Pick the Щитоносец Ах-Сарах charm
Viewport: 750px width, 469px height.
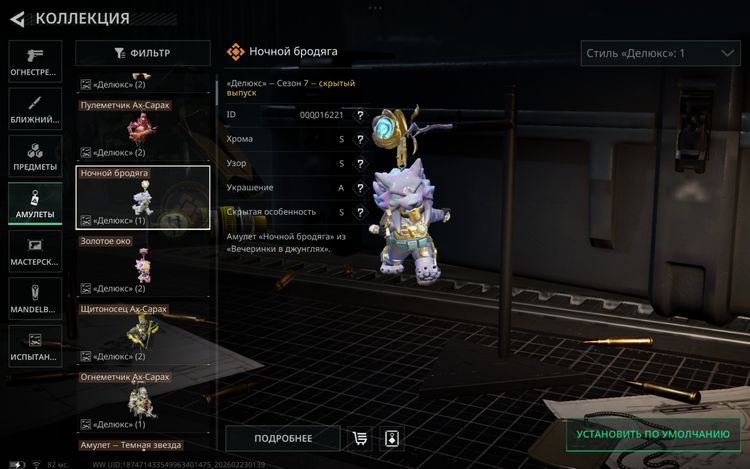coord(143,333)
